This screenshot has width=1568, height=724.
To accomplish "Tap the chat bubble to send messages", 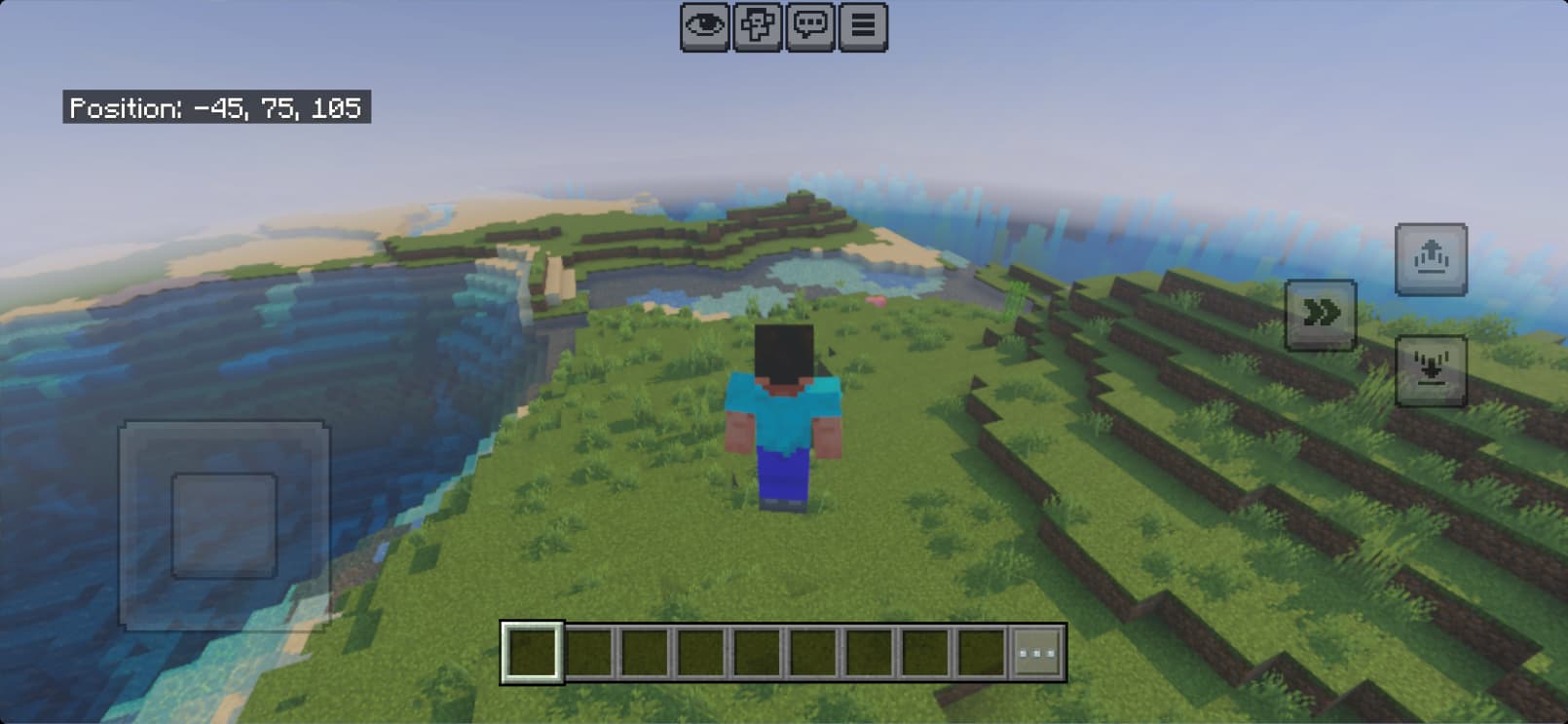I will 811,26.
